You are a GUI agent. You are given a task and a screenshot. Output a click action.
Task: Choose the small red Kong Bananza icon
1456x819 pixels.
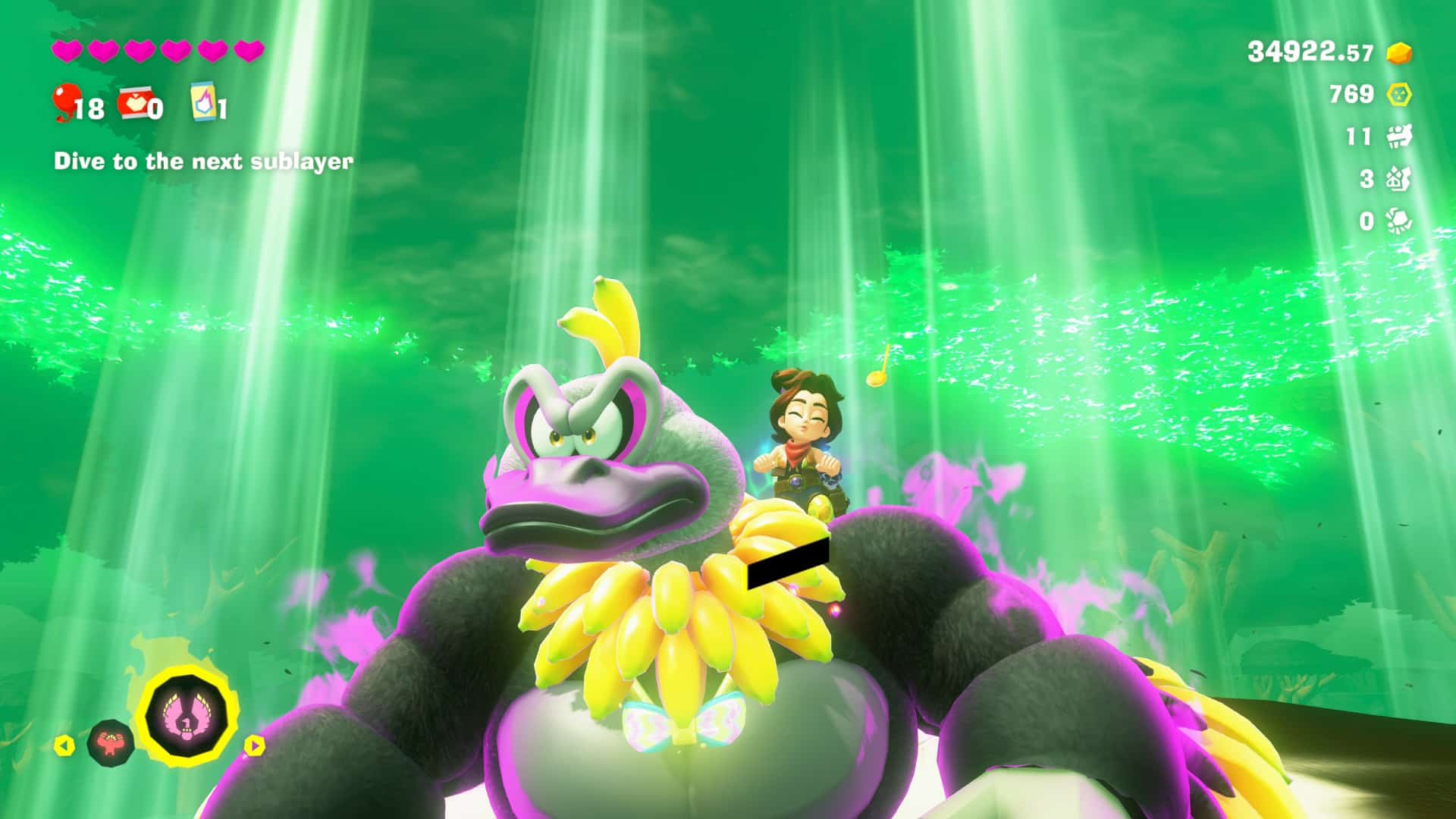(x=111, y=742)
